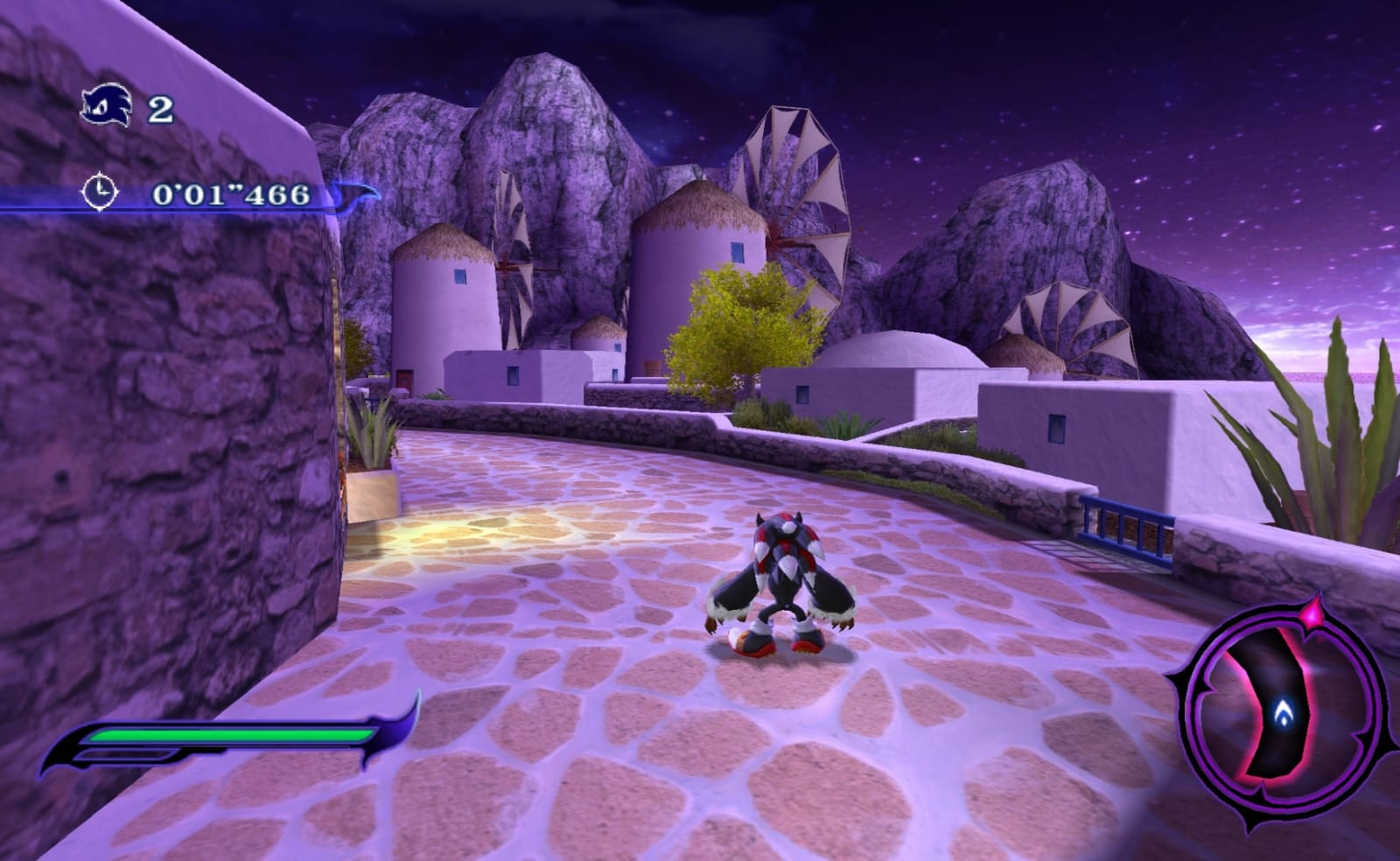Expand the timer readout 0'01"466

tap(229, 195)
